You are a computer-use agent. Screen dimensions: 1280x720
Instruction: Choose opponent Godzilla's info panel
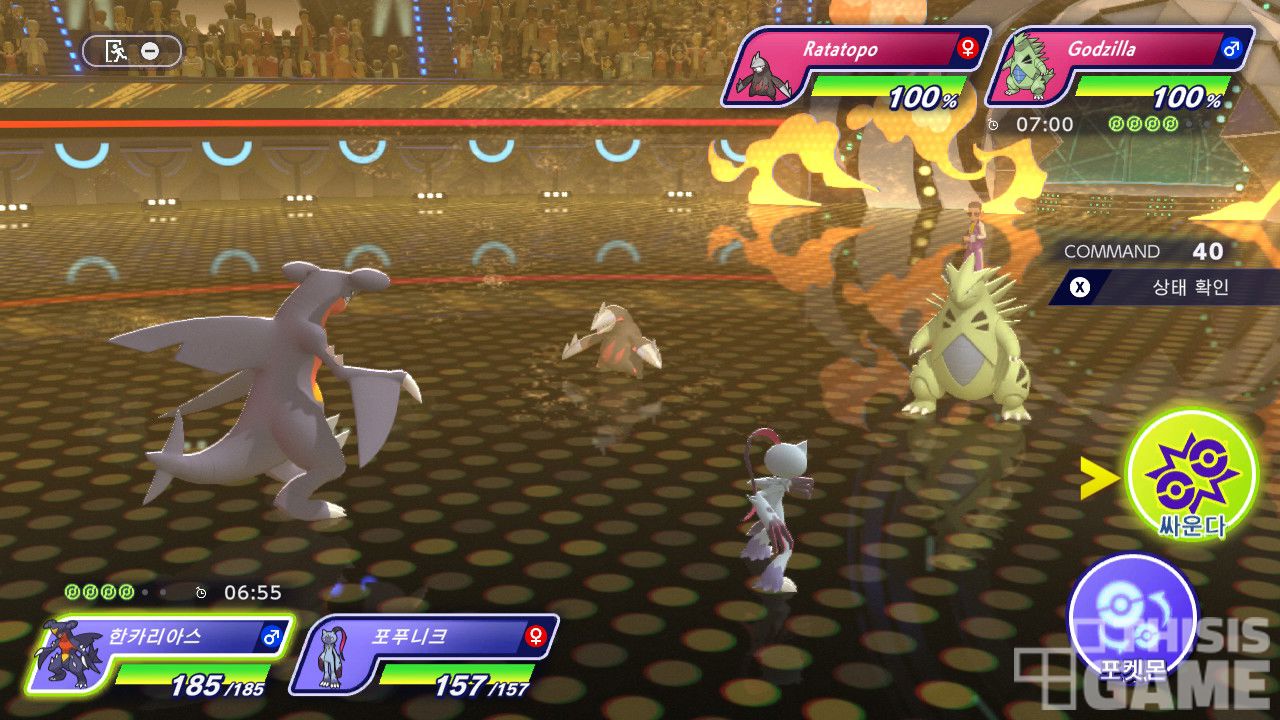pos(1120,66)
